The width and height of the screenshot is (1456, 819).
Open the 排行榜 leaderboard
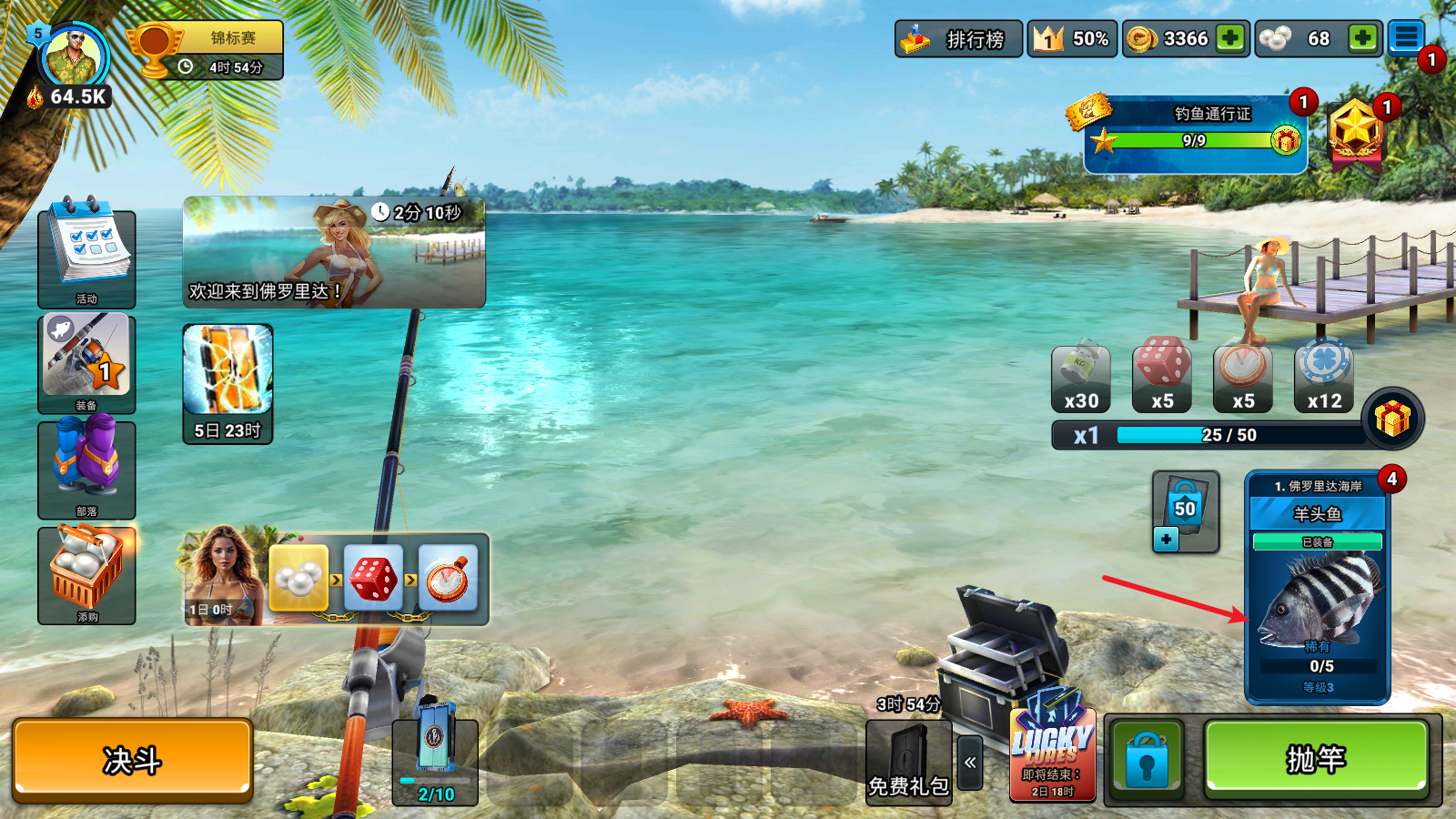point(957,38)
